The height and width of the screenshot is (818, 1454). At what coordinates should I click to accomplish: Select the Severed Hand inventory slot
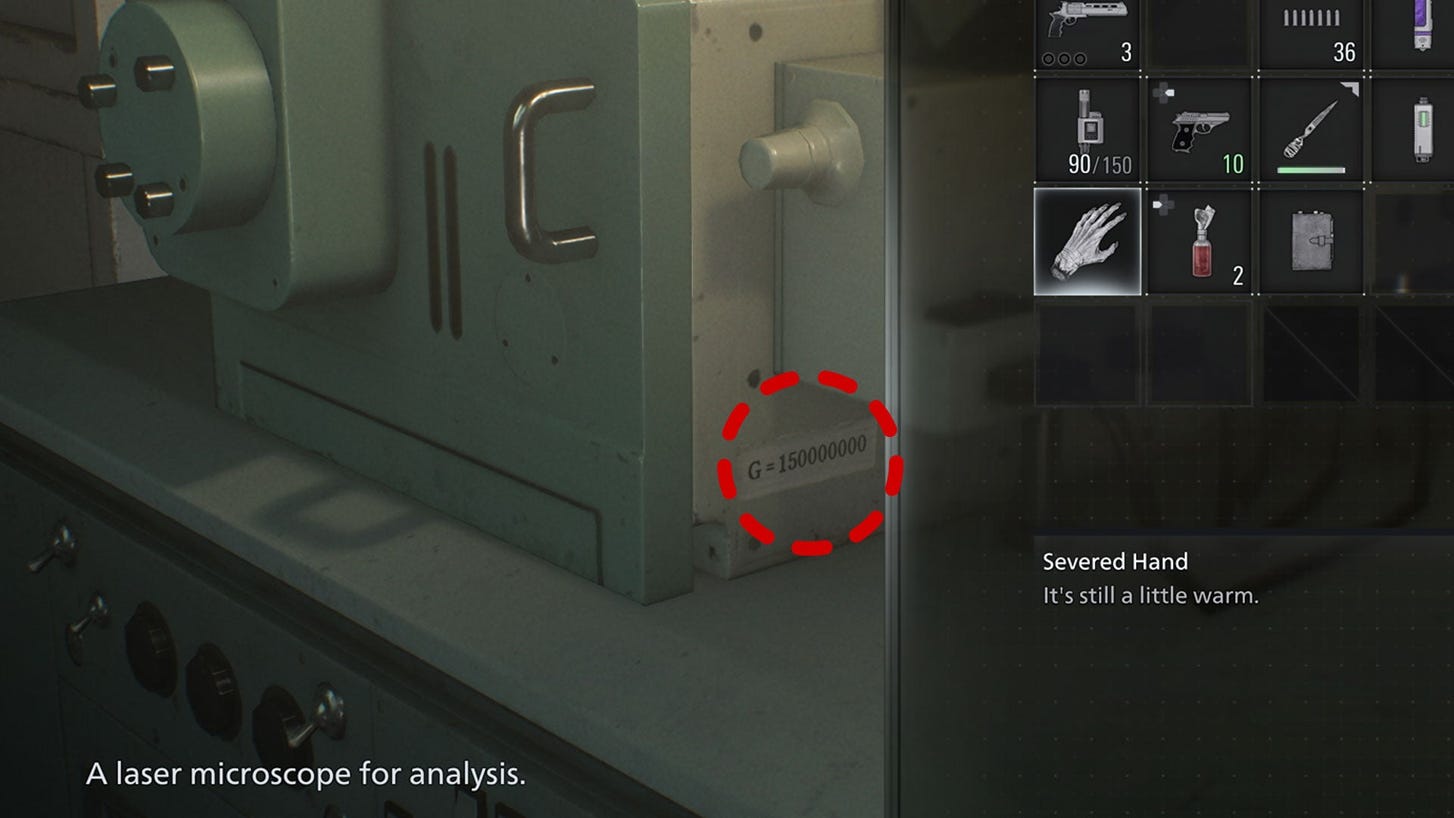[1087, 241]
